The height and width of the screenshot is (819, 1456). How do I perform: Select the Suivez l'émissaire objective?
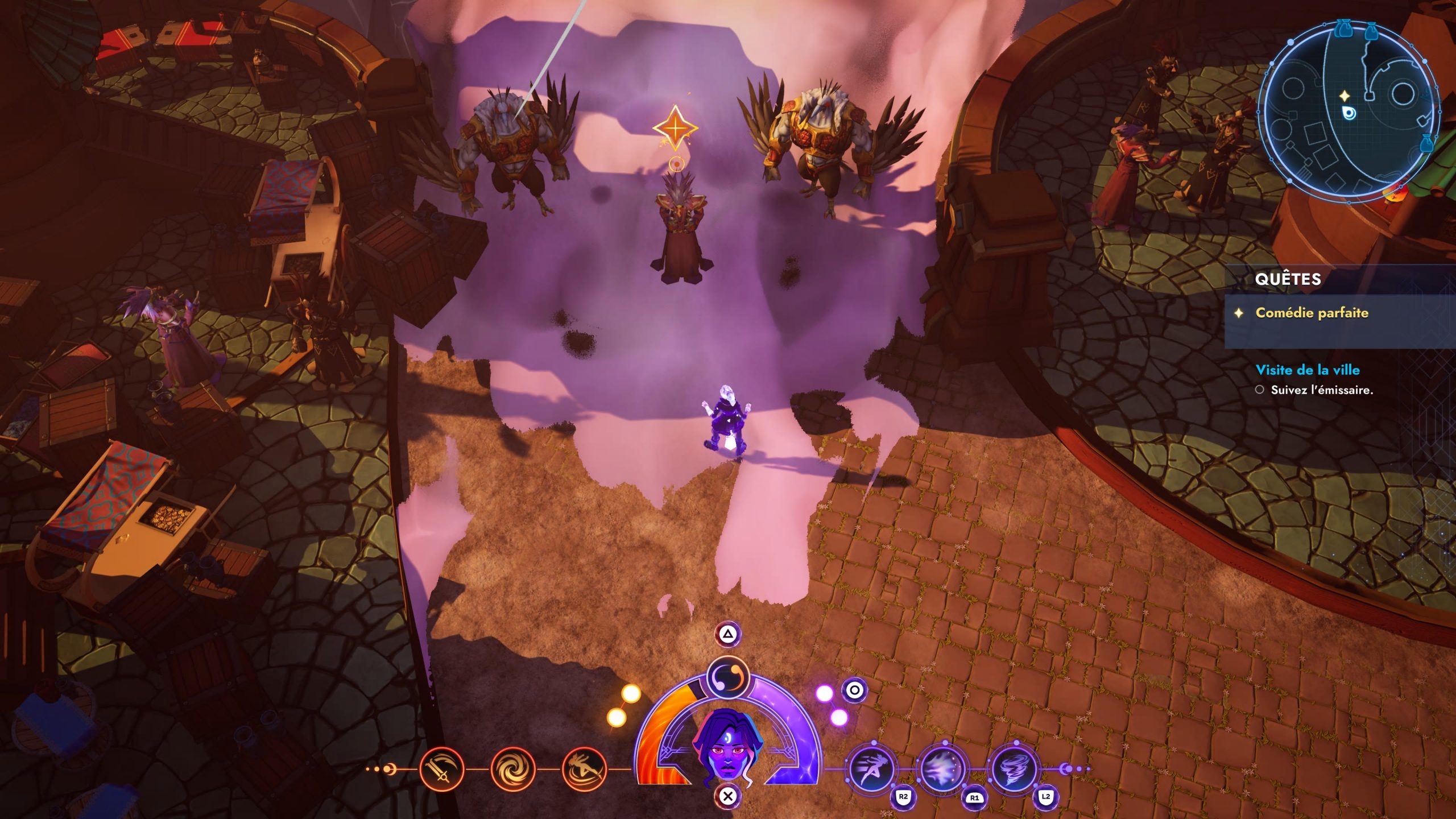click(x=1322, y=390)
